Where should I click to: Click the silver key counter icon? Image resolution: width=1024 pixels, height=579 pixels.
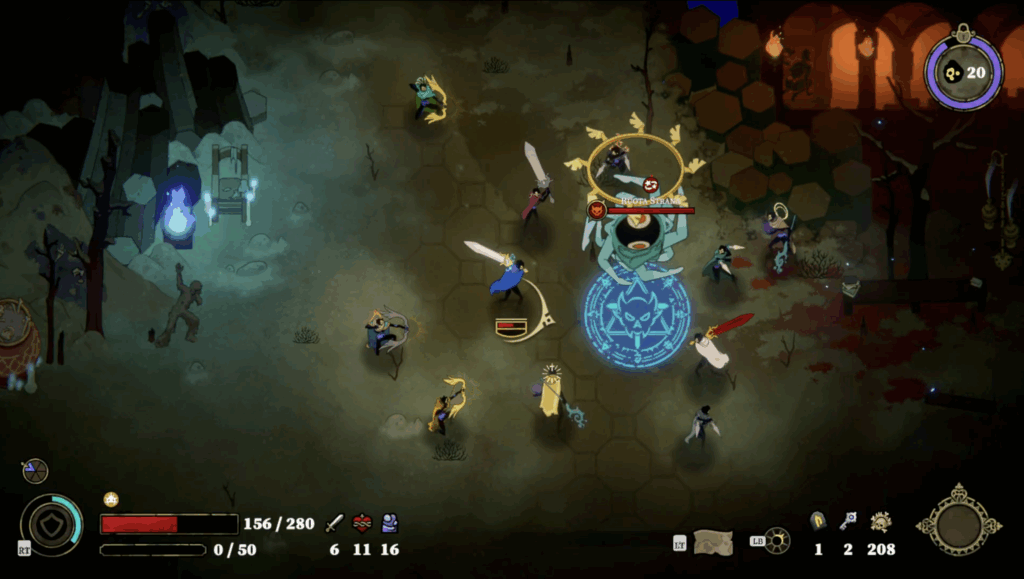pos(848,521)
